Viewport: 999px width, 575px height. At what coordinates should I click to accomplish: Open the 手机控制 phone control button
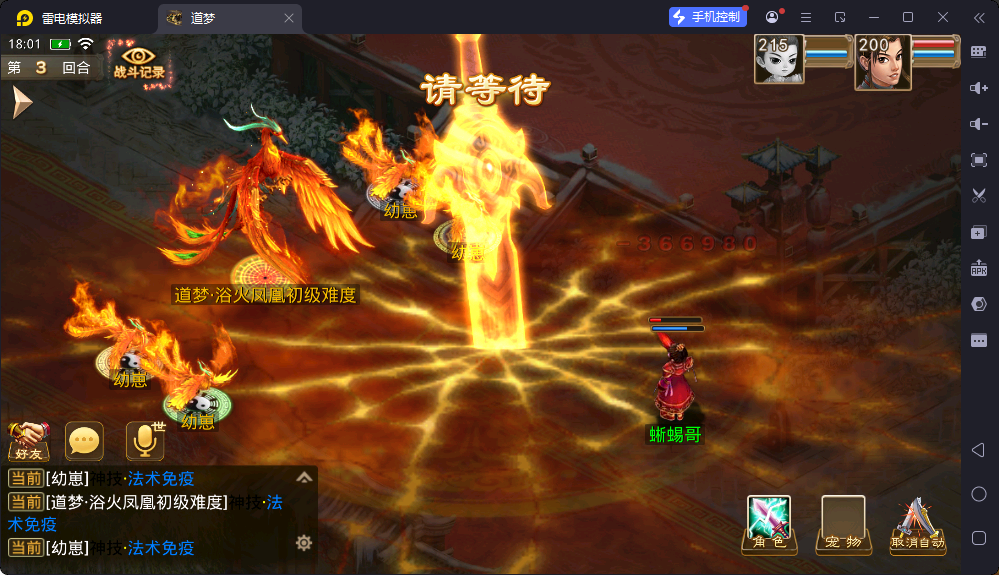pyautogui.click(x=708, y=17)
